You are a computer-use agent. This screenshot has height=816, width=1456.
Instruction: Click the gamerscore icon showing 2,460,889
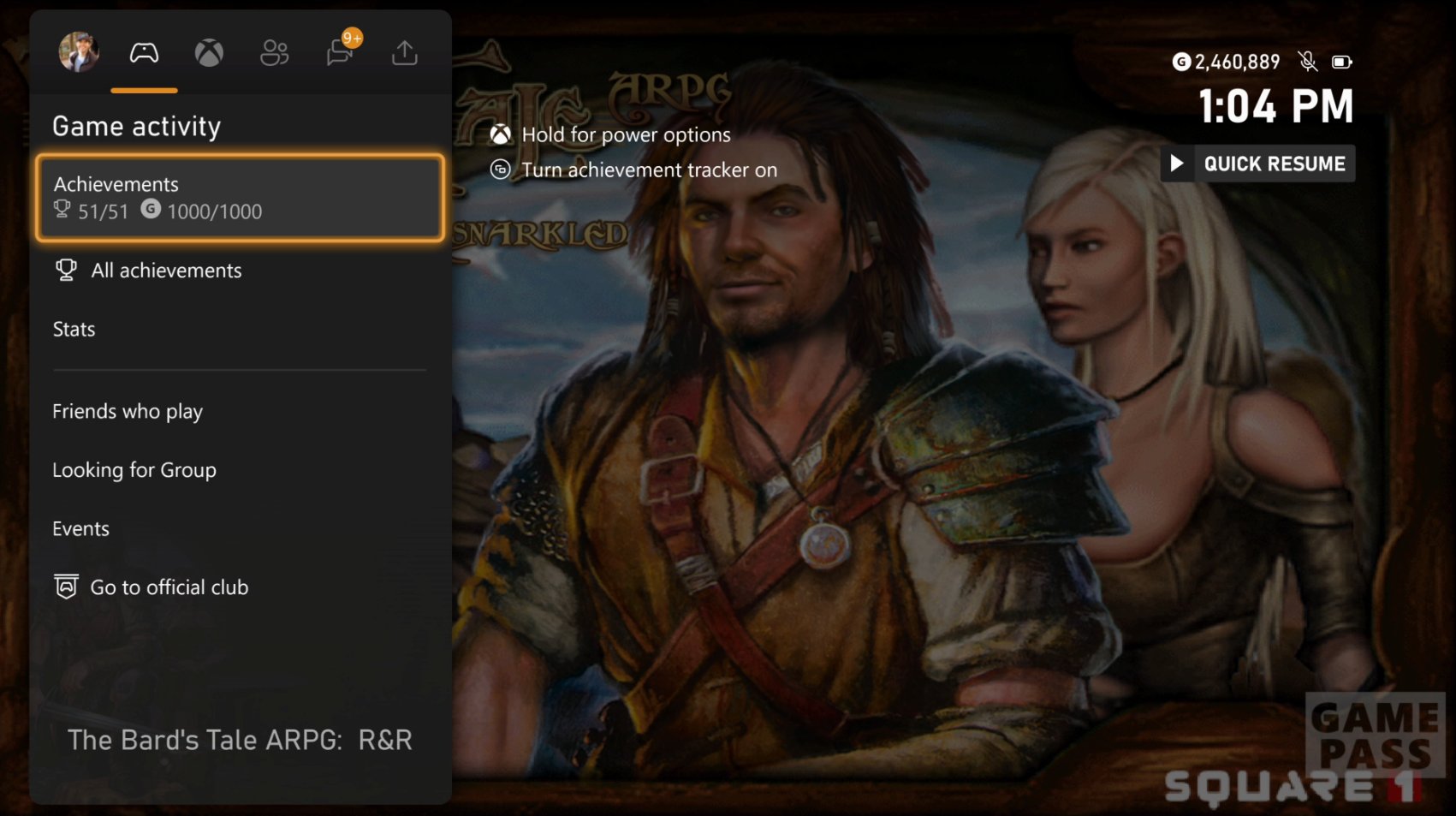[1182, 62]
